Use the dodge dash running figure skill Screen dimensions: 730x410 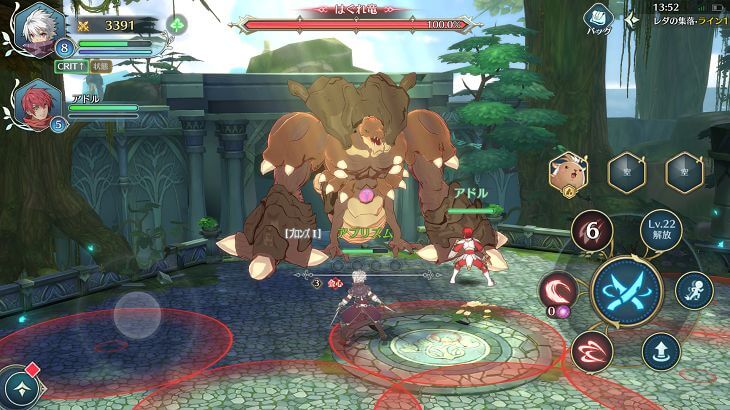tap(693, 291)
